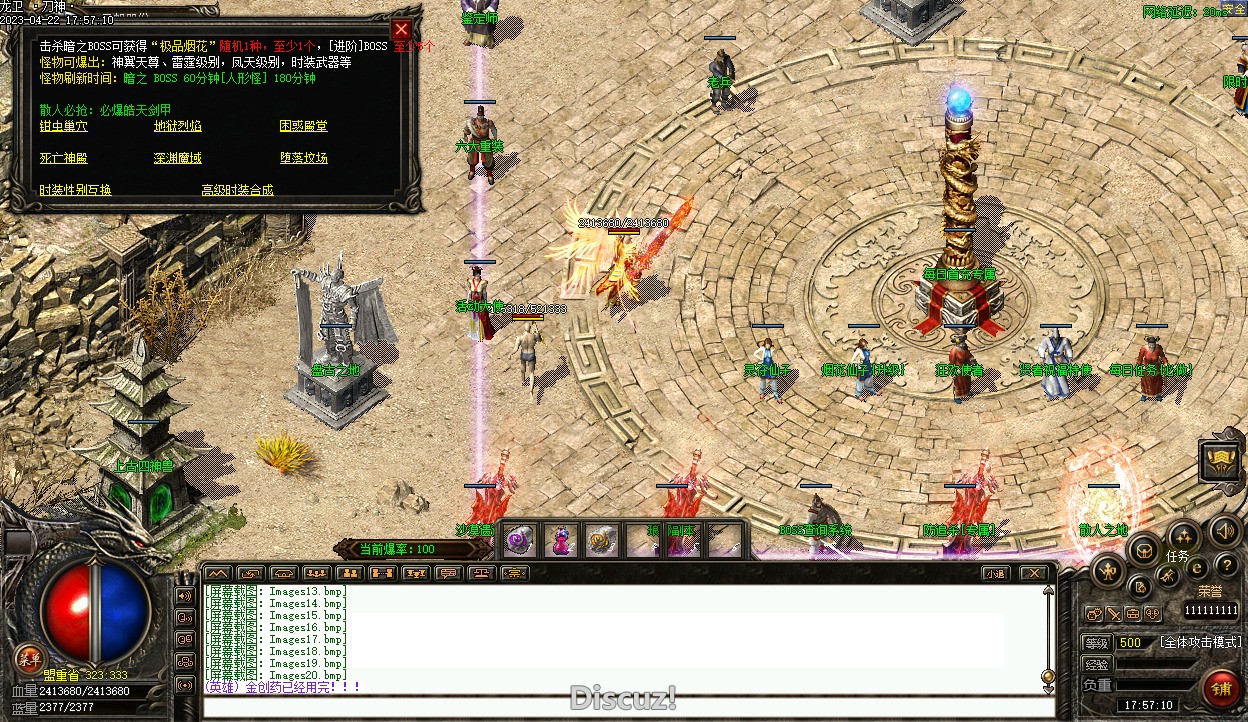Choose the 钳虫巢穴 teleport link

tap(63, 126)
